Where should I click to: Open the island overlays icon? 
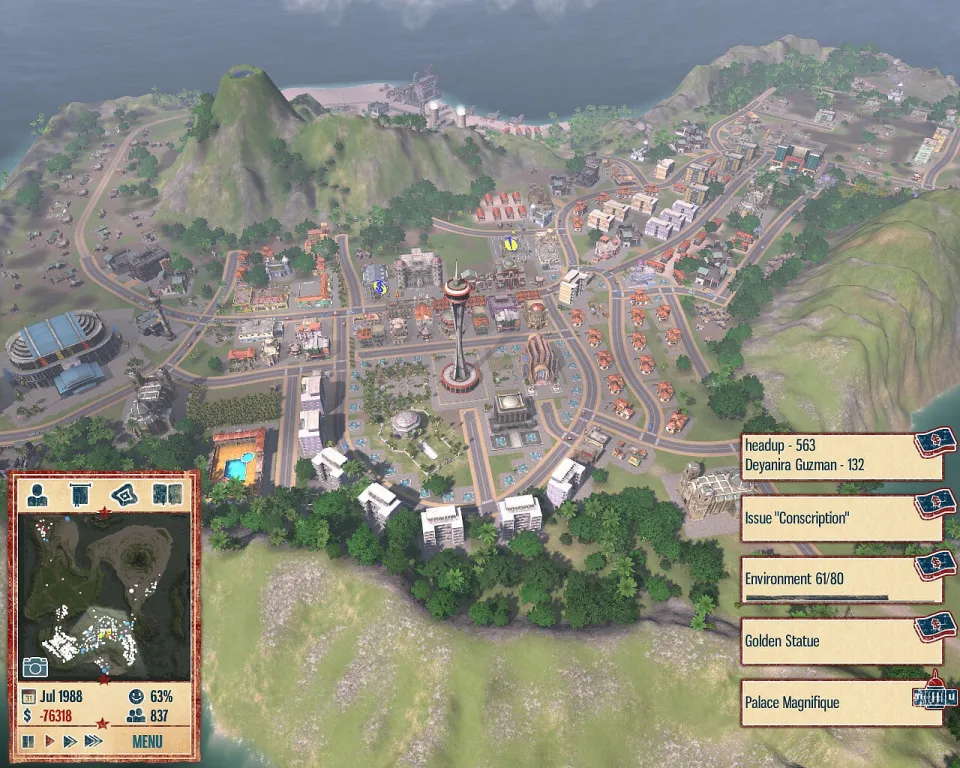(x=121, y=493)
